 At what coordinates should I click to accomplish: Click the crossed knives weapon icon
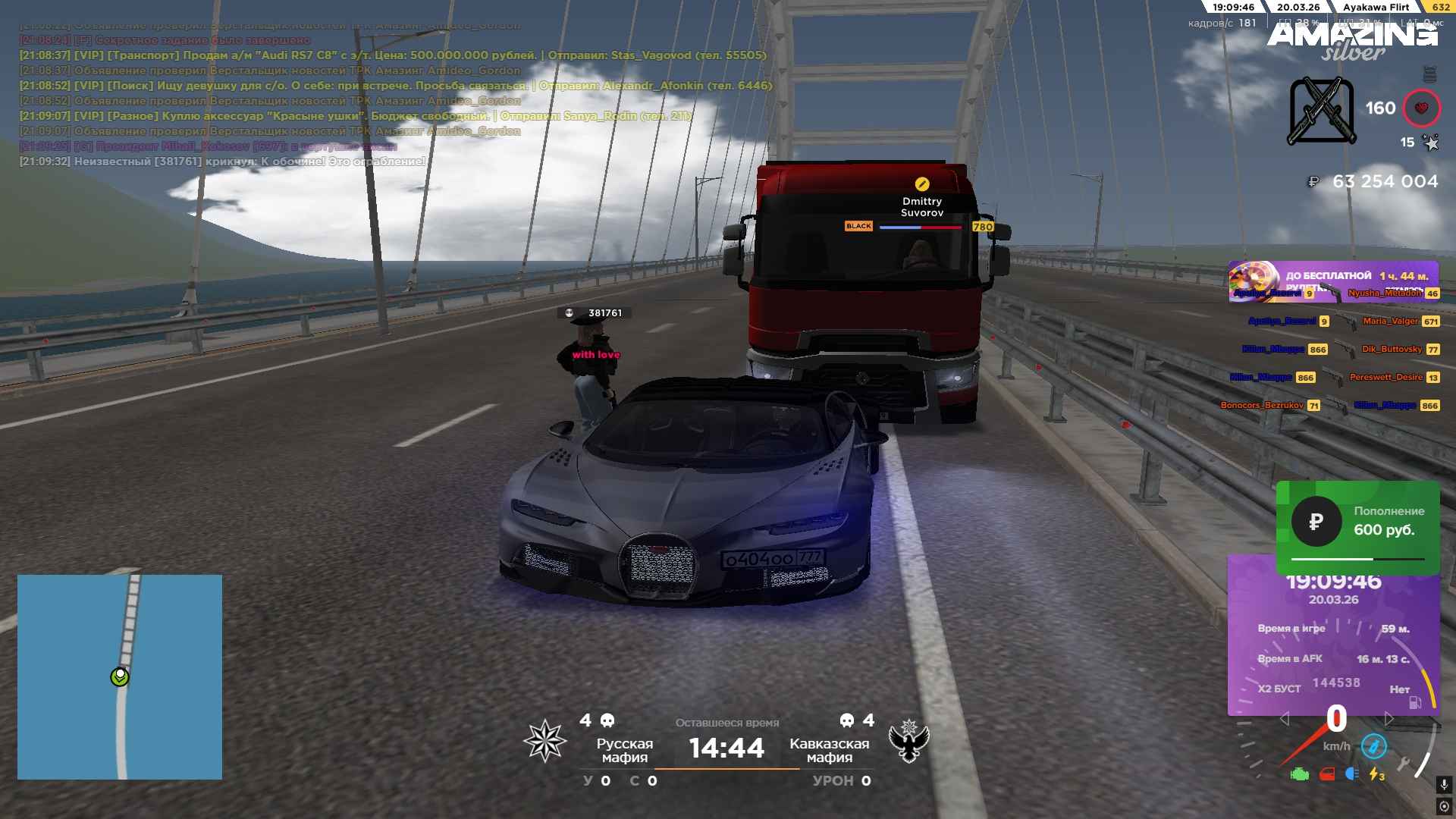click(x=1321, y=111)
